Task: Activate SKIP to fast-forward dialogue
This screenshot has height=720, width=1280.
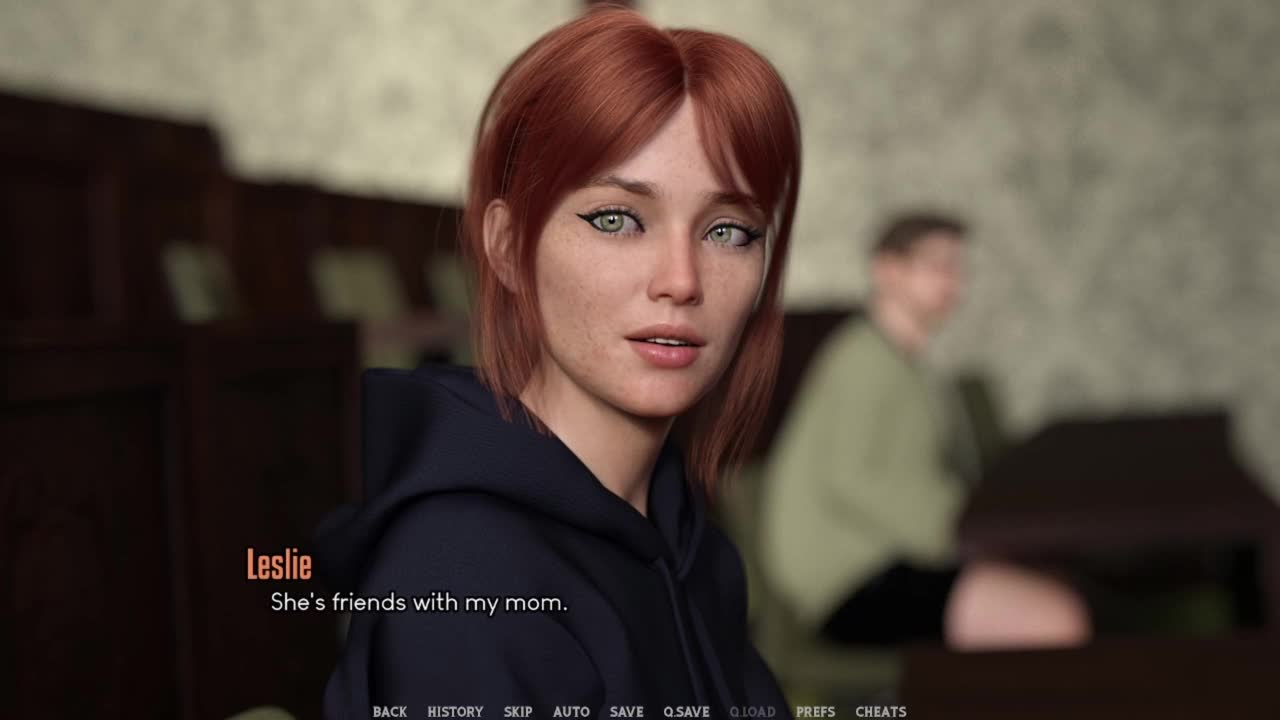Action: [518, 712]
